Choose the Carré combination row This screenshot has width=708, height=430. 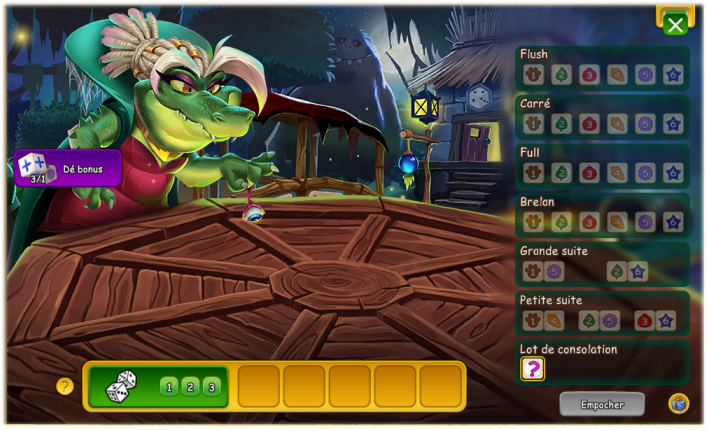pos(602,115)
